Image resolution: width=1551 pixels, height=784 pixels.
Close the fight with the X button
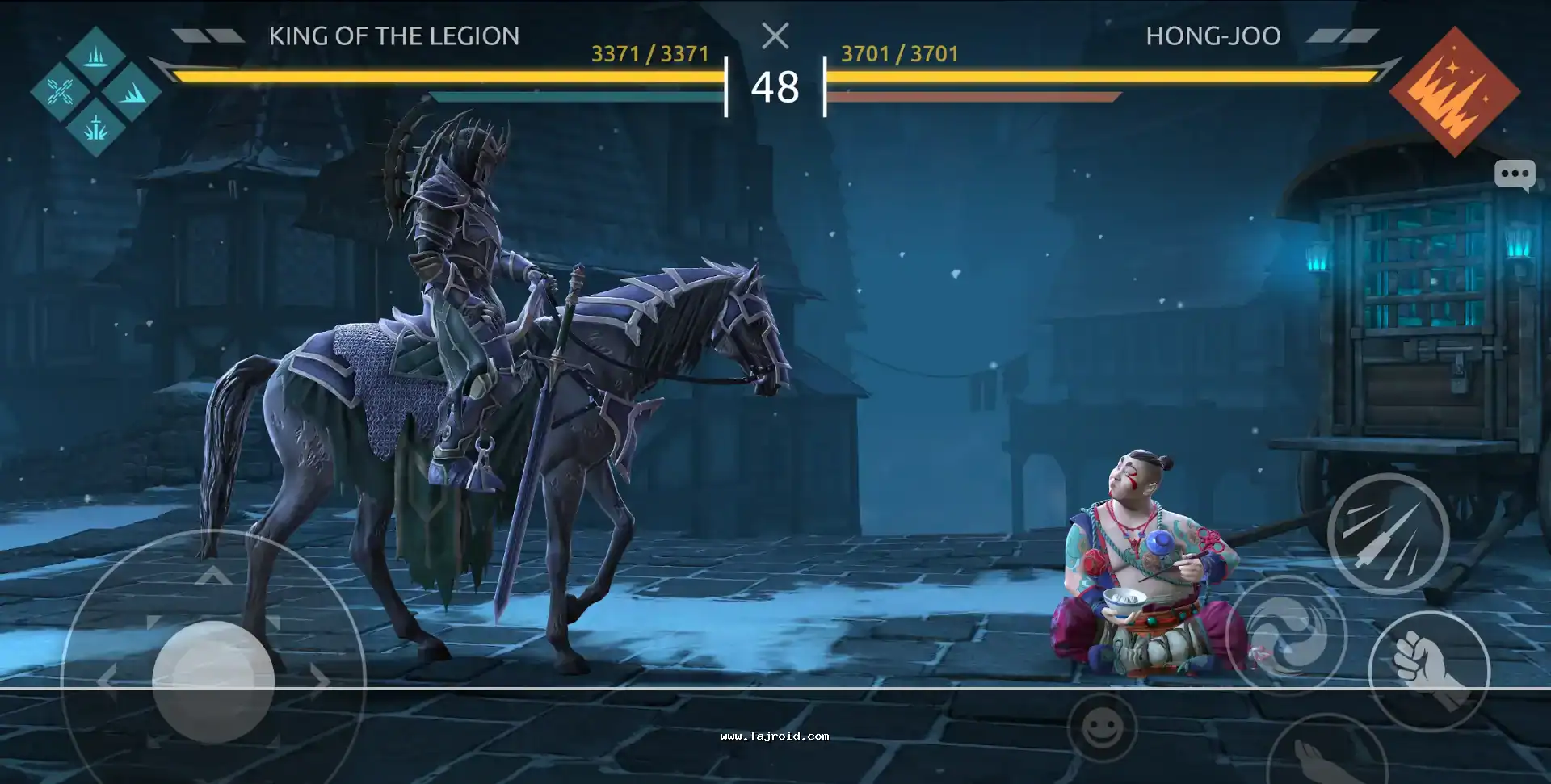pyautogui.click(x=775, y=36)
